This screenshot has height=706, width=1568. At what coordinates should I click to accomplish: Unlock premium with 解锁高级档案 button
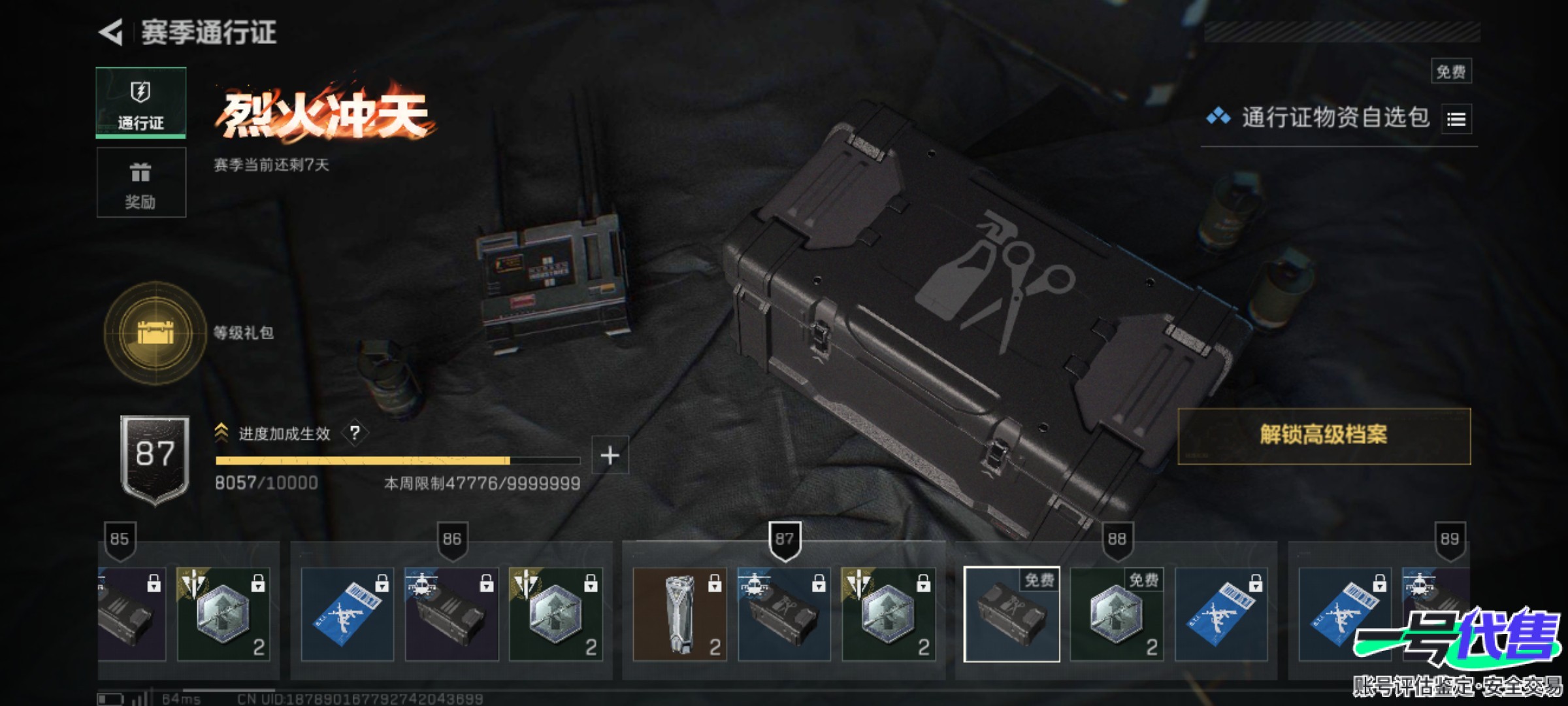(x=1324, y=435)
